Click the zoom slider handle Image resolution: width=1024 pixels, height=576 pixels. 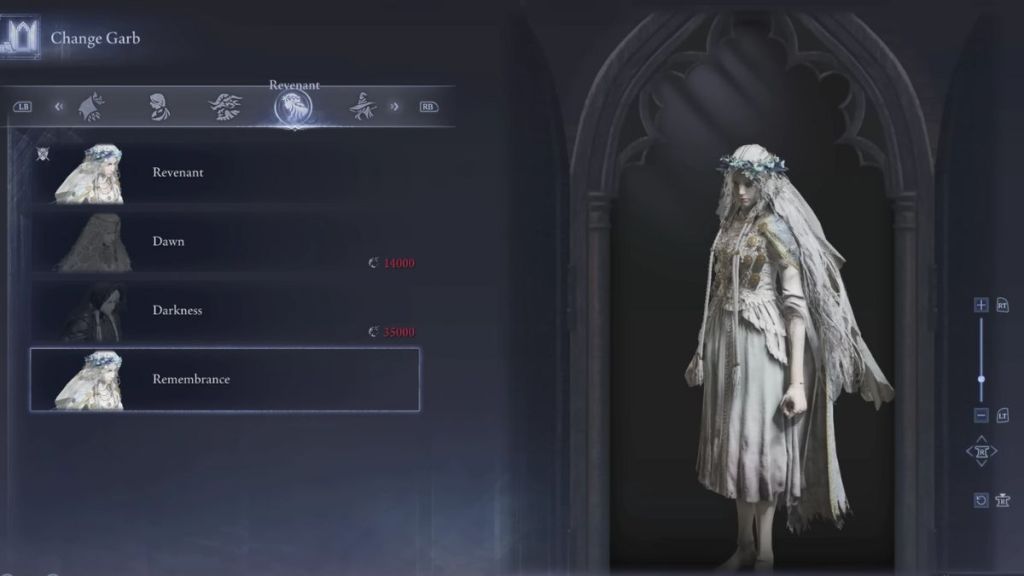(x=981, y=379)
